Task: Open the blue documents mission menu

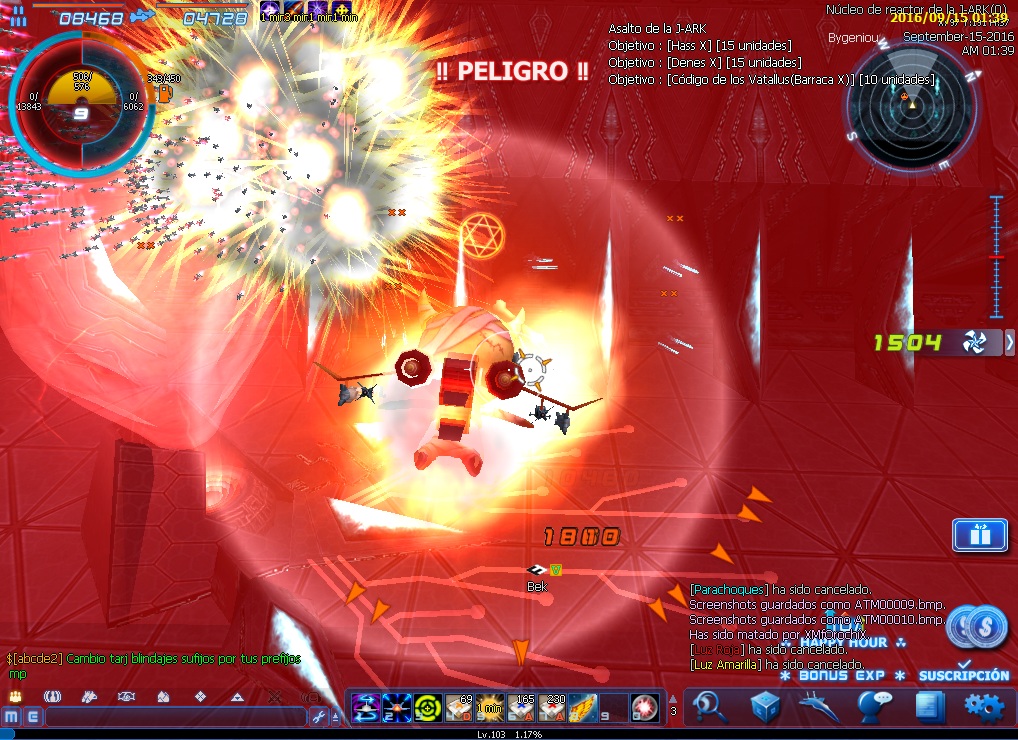Action: tap(929, 707)
